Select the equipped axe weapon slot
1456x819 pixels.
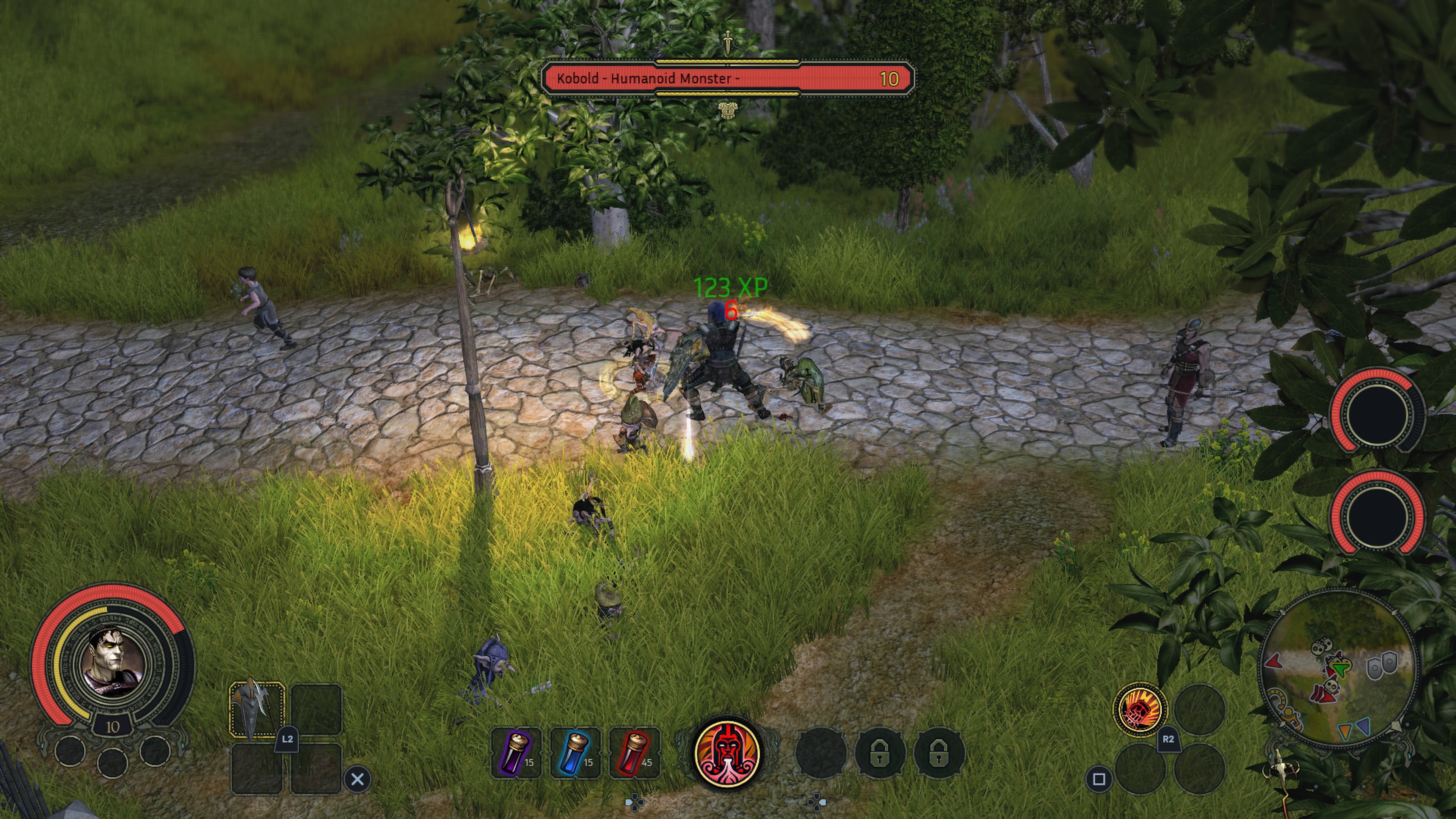(x=257, y=710)
